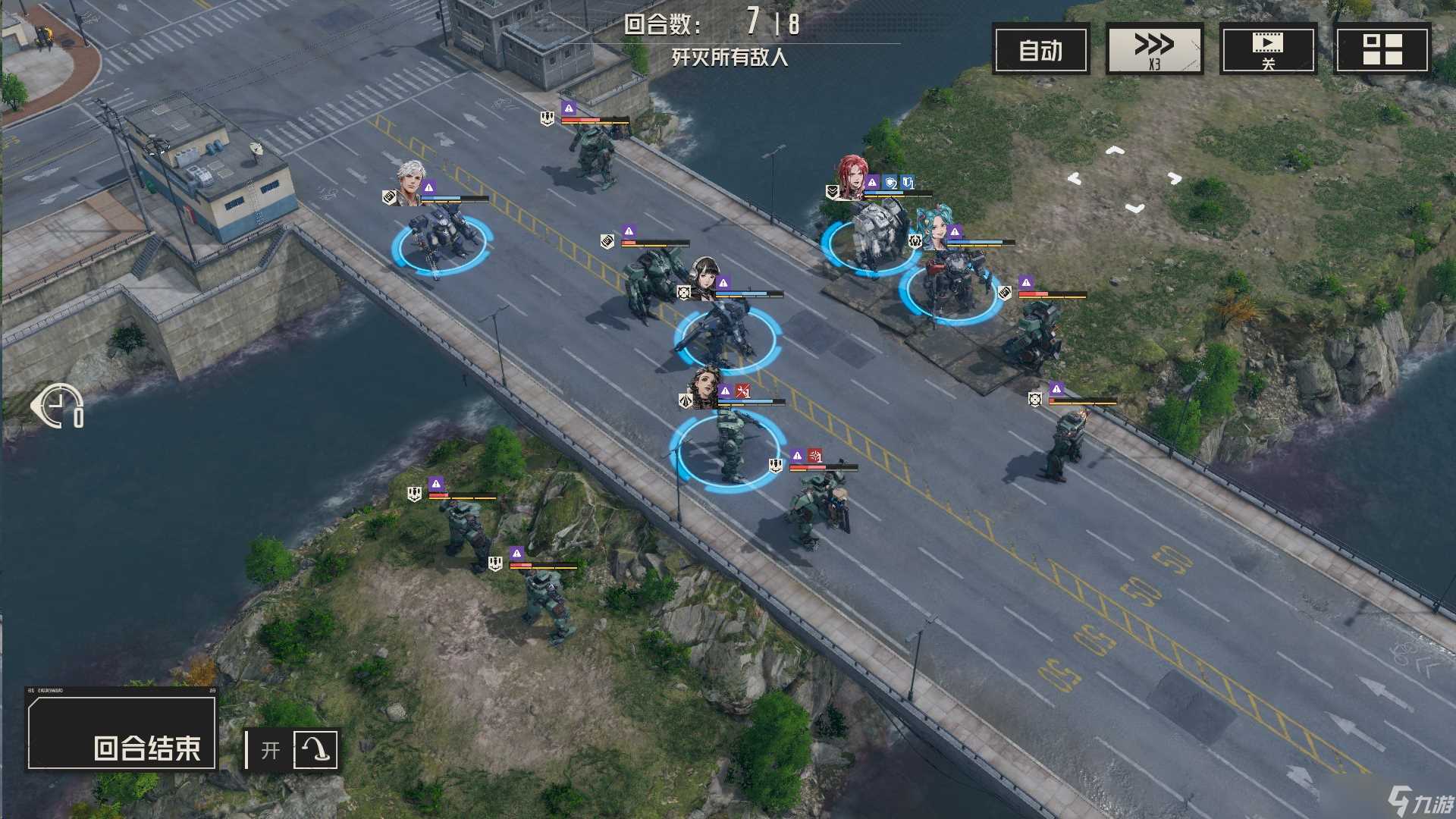Toggle the battle animation 关 switch

point(1267,47)
